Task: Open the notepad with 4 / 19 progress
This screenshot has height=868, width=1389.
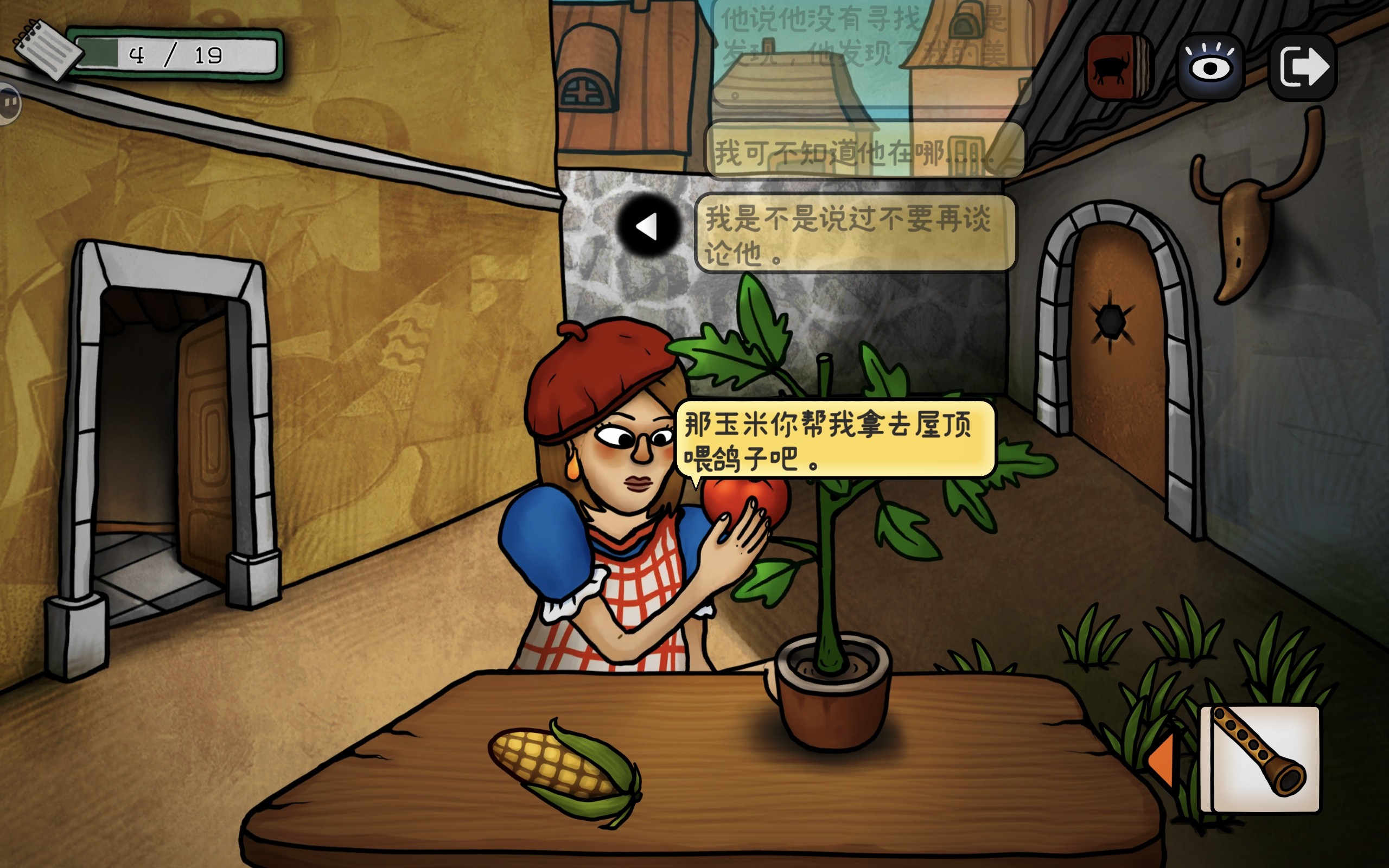Action: [x=49, y=50]
